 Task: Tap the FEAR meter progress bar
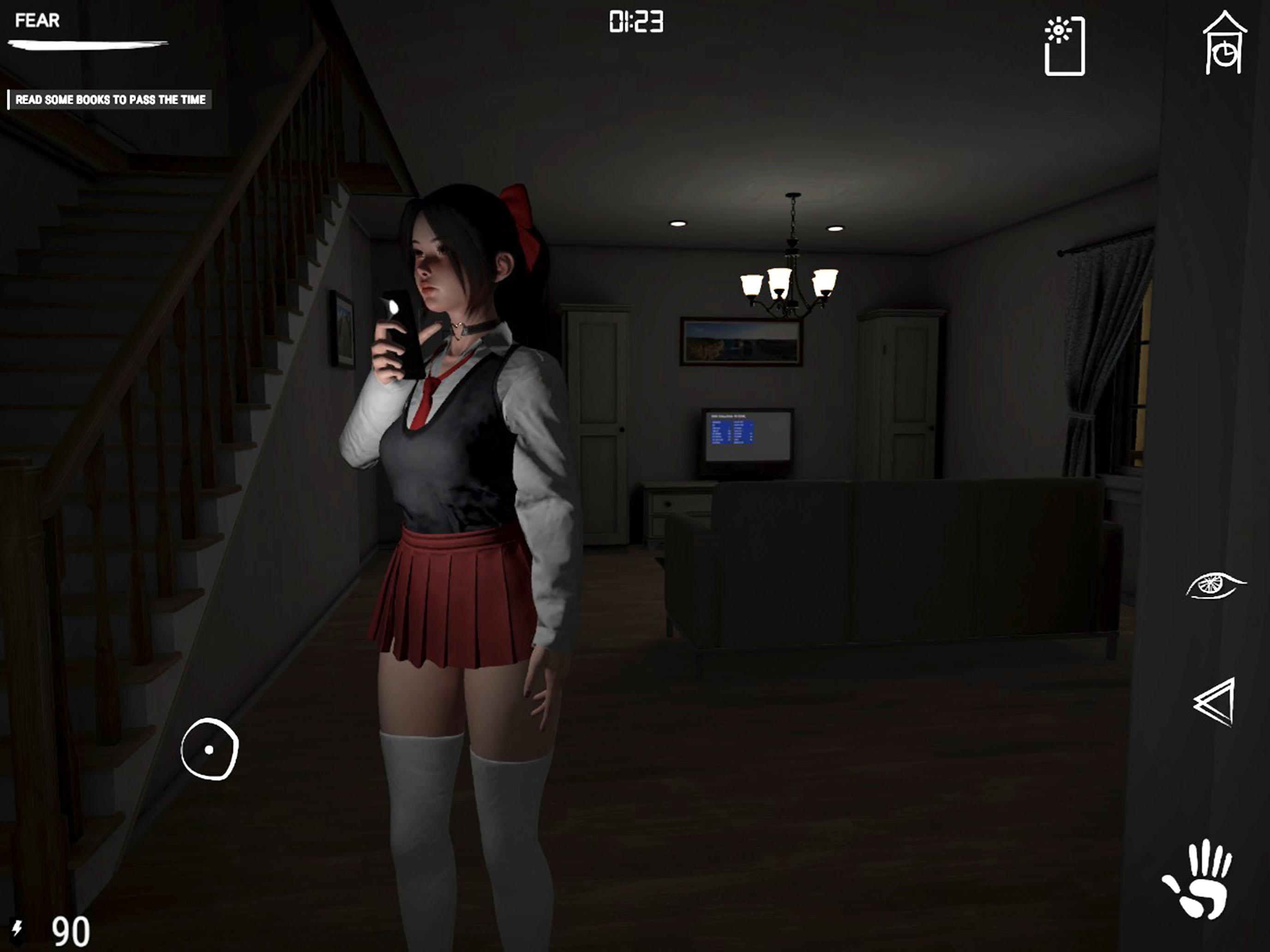(x=86, y=46)
